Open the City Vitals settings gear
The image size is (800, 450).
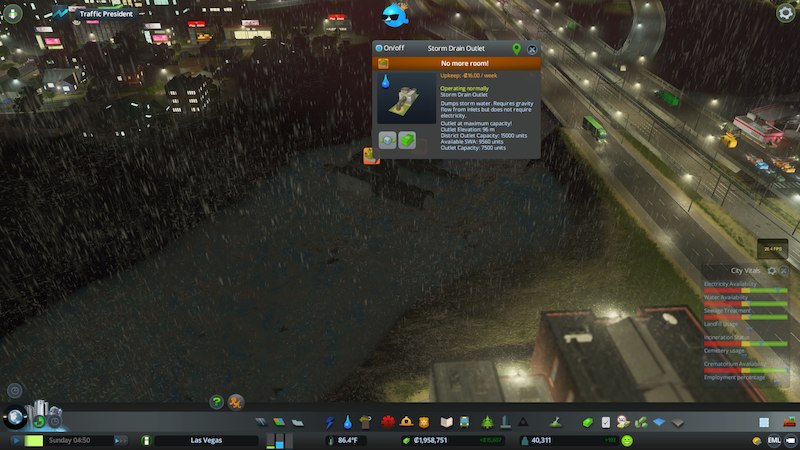click(x=772, y=271)
